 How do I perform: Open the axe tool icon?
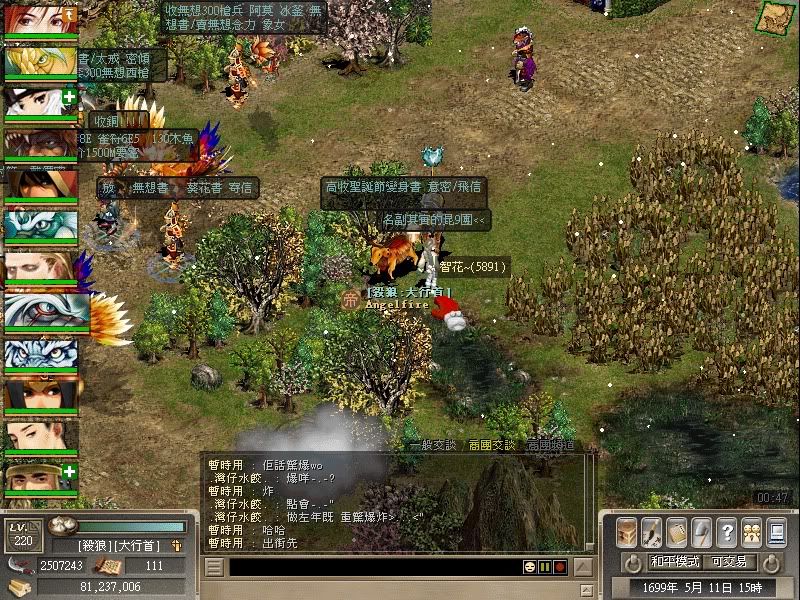click(702, 532)
